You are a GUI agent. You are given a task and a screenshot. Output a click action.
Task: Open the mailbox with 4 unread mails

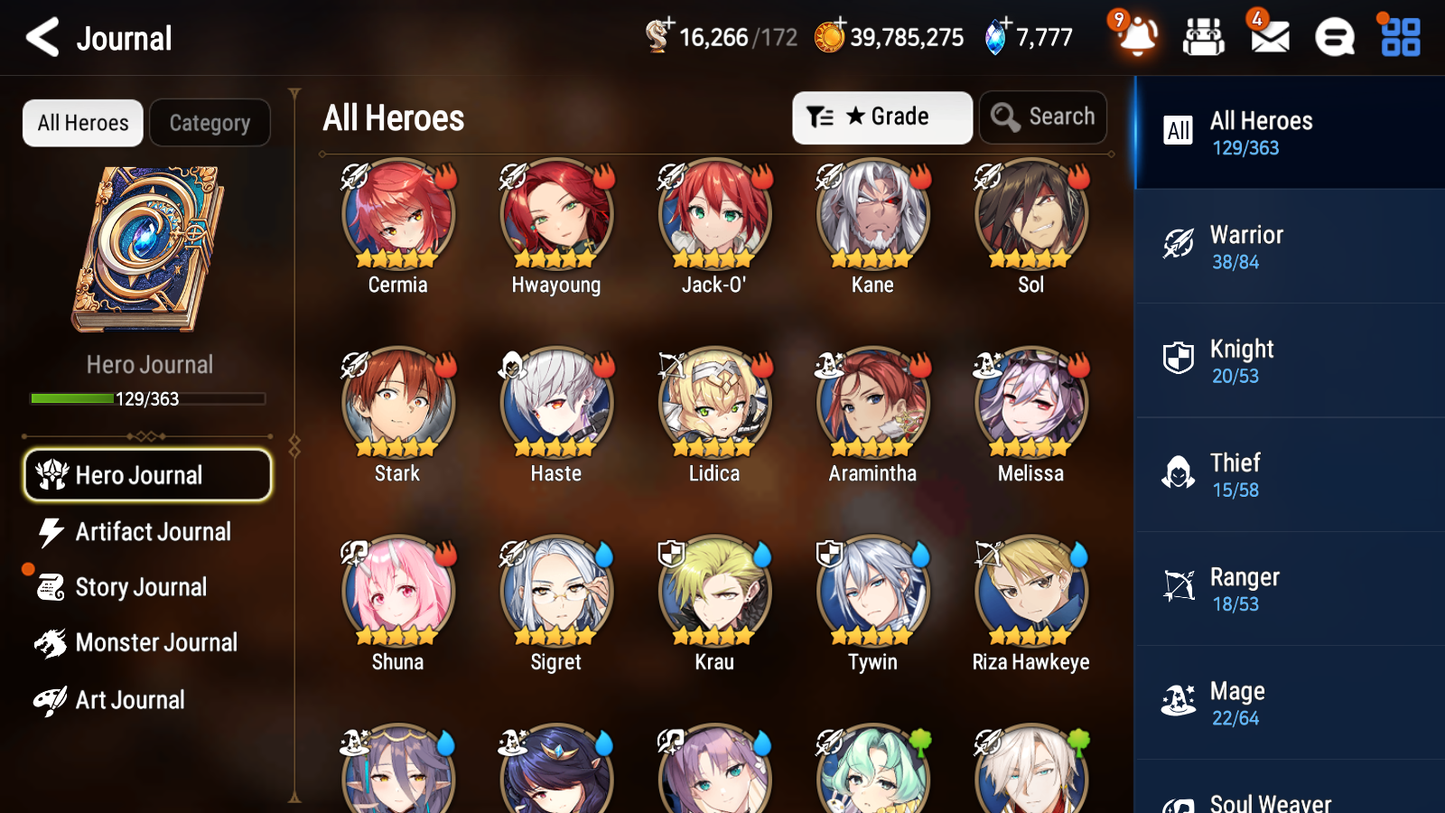coord(1268,36)
